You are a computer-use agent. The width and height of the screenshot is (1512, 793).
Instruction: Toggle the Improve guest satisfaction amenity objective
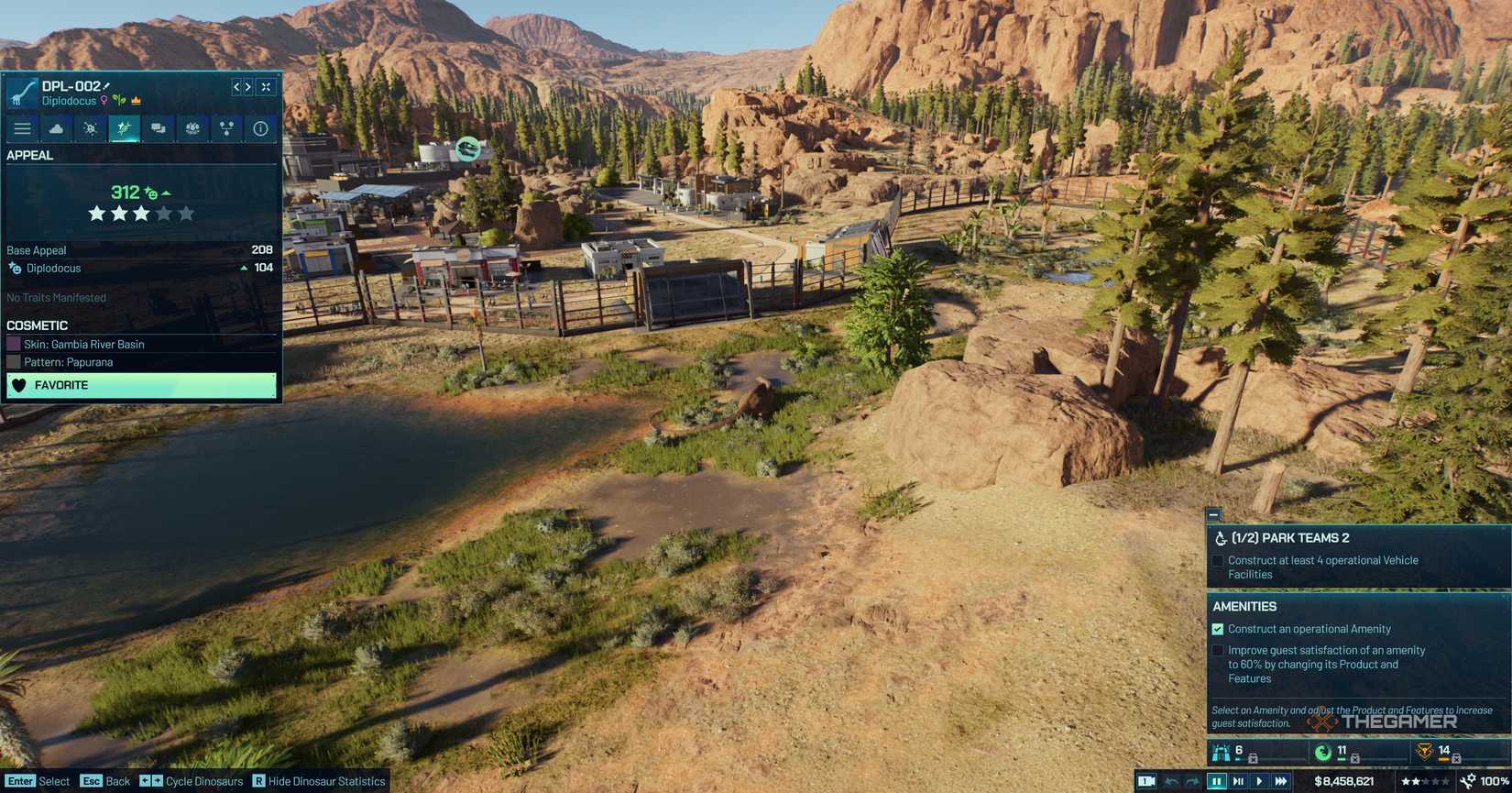point(1218,650)
